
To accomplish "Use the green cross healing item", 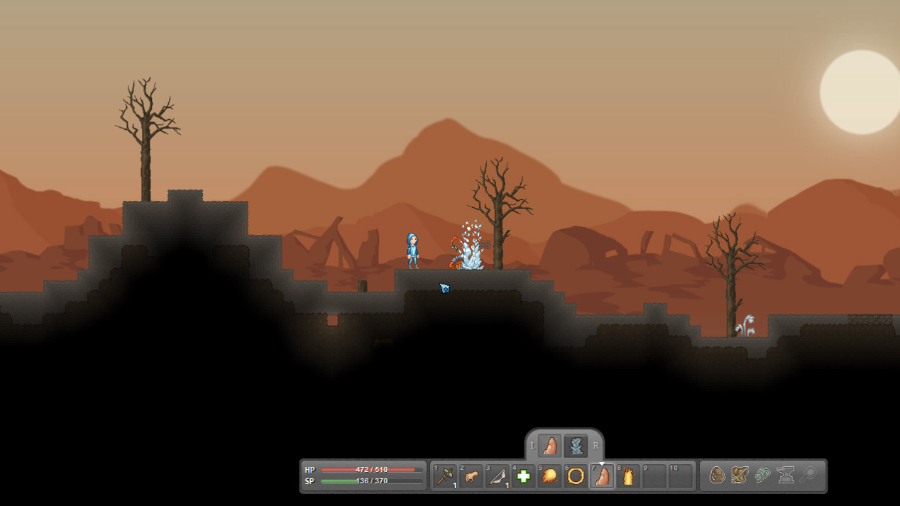I will click(523, 476).
